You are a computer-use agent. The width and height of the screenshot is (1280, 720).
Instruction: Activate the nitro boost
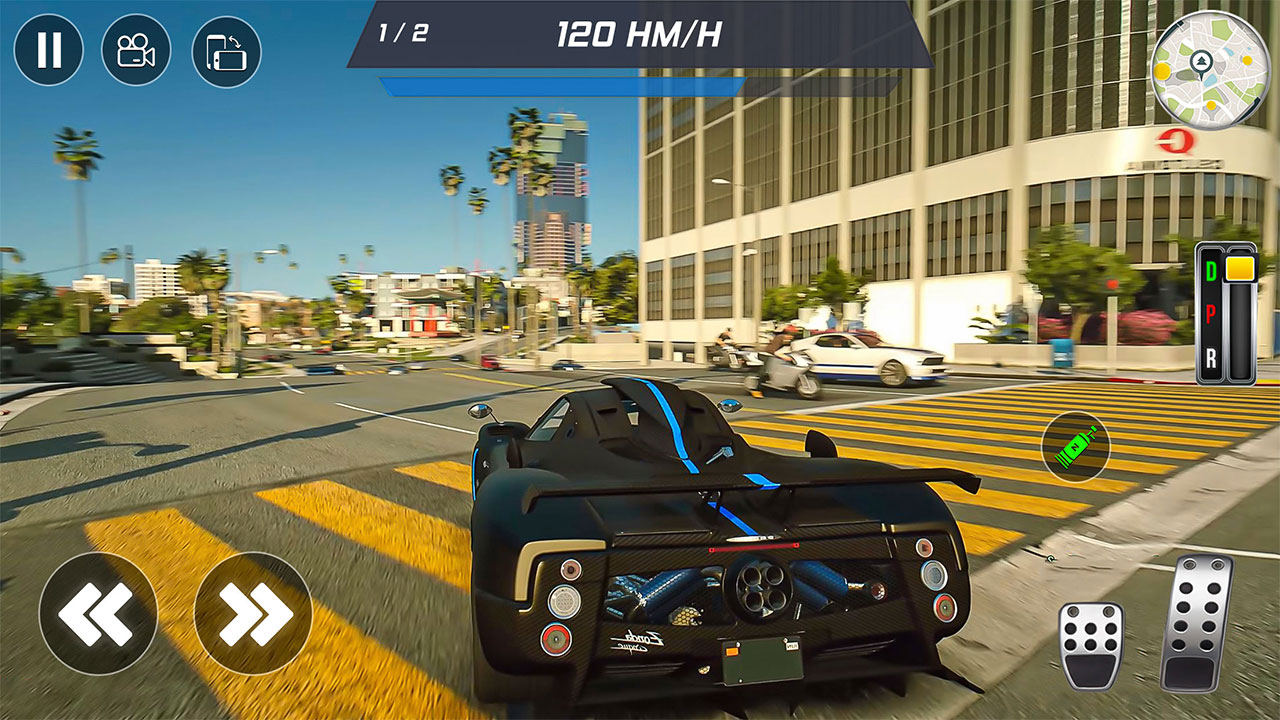pyautogui.click(x=1075, y=448)
